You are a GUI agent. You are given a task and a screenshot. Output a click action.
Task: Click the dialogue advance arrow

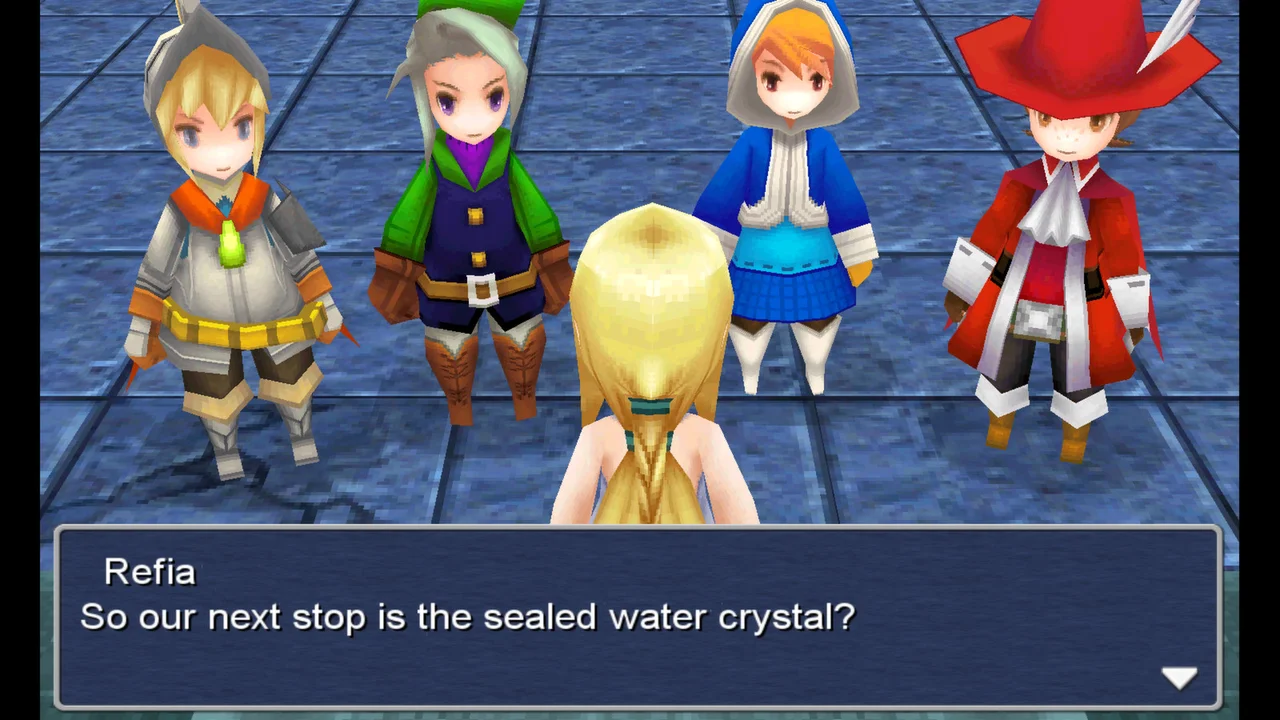[x=1181, y=677]
